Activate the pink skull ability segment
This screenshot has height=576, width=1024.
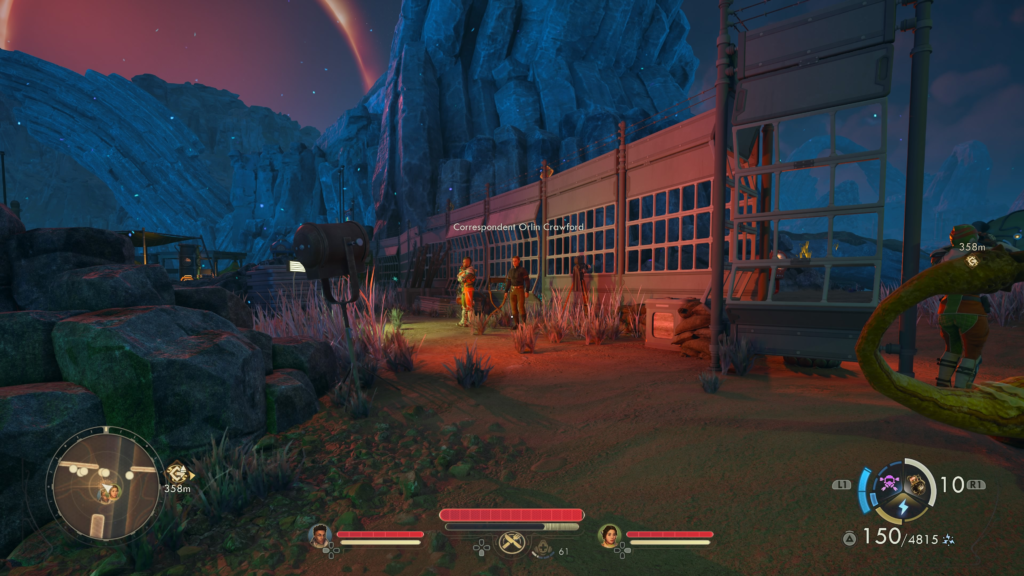[888, 484]
